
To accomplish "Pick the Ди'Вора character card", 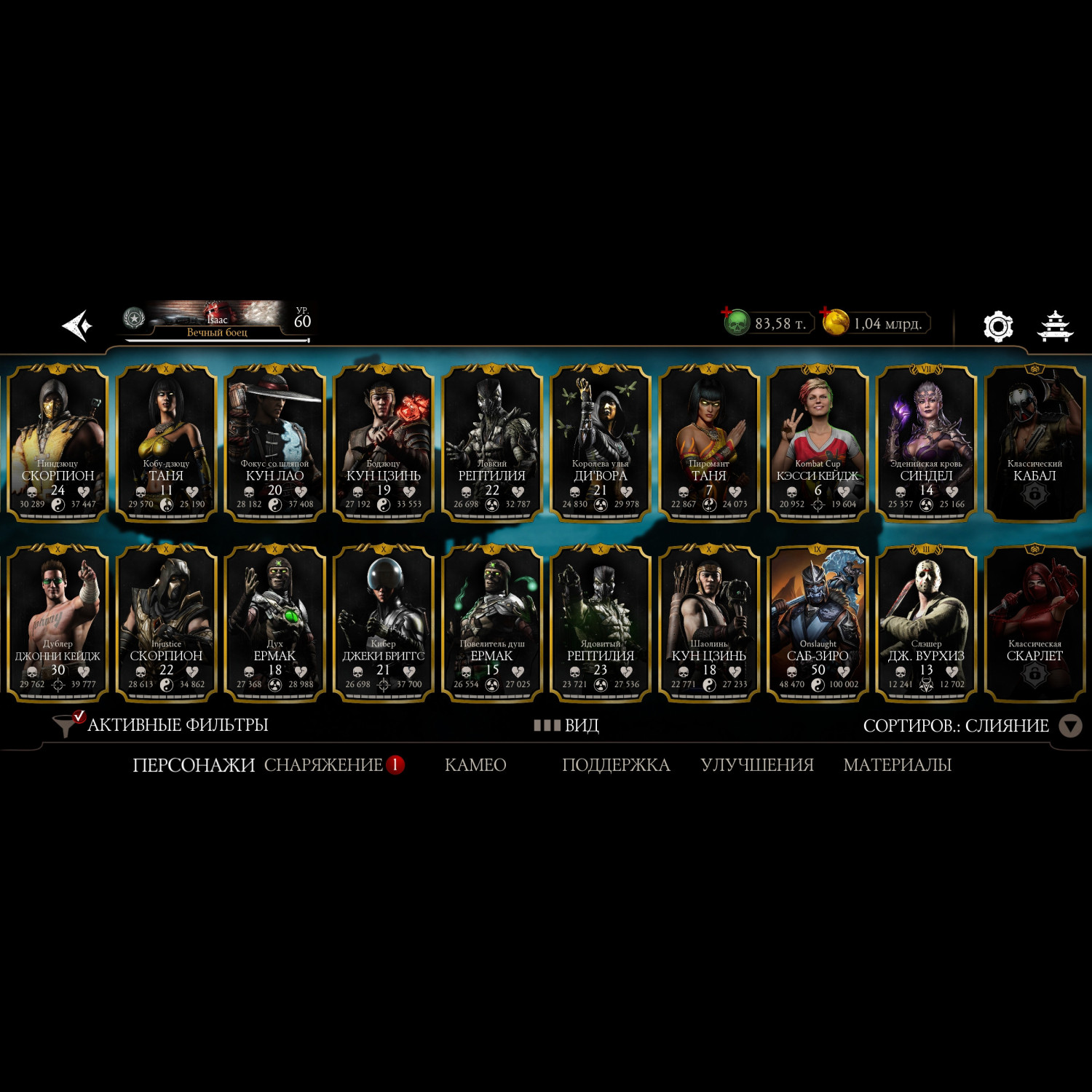I will [x=601, y=443].
